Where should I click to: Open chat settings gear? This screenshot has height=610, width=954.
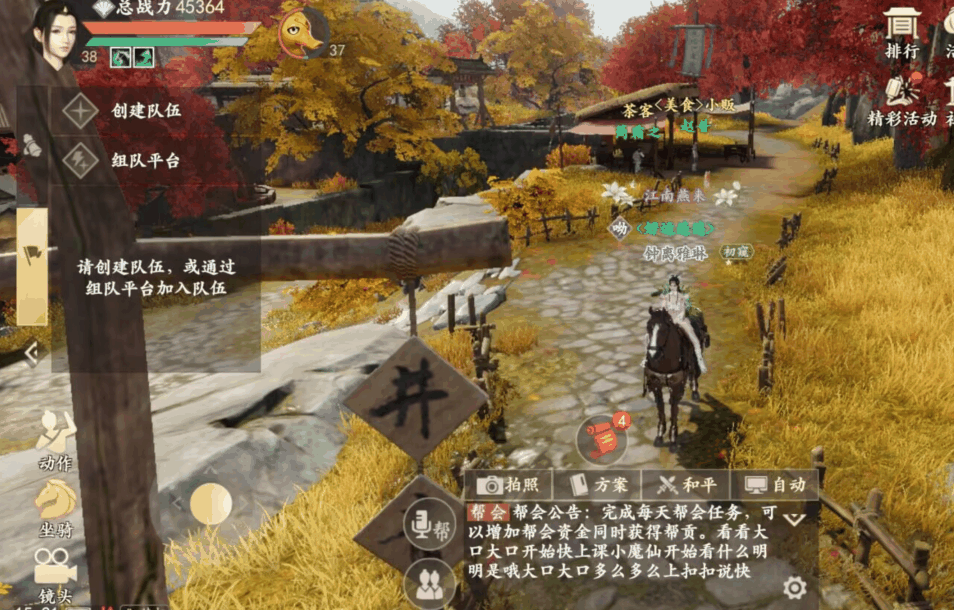pyautogui.click(x=794, y=588)
